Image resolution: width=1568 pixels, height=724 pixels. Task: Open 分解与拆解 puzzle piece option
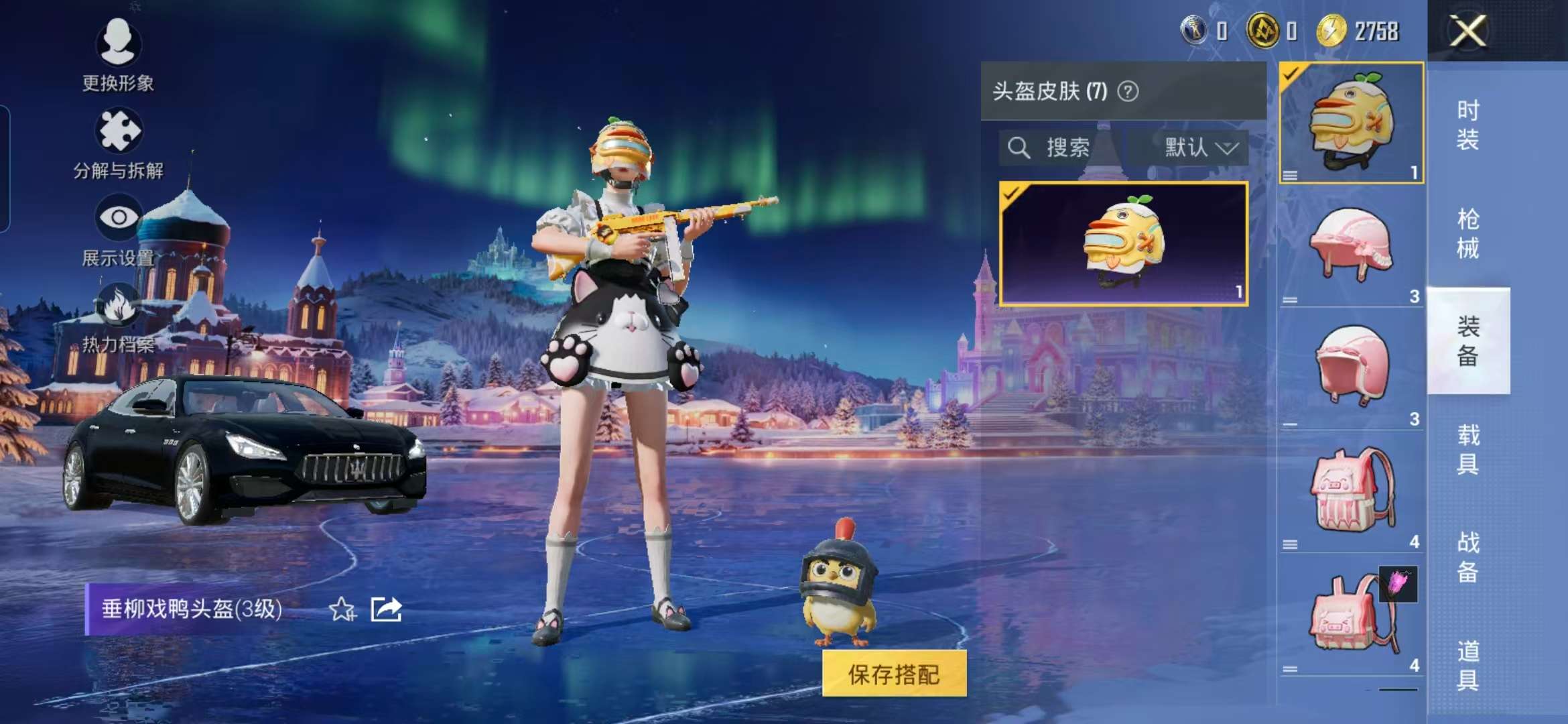118,142
